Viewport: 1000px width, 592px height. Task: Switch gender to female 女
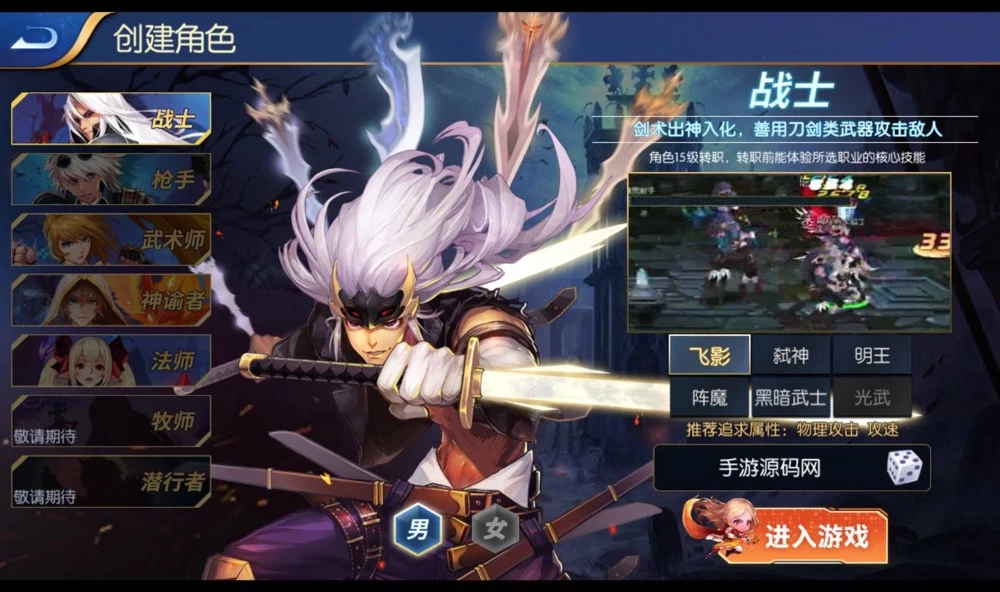[x=494, y=529]
